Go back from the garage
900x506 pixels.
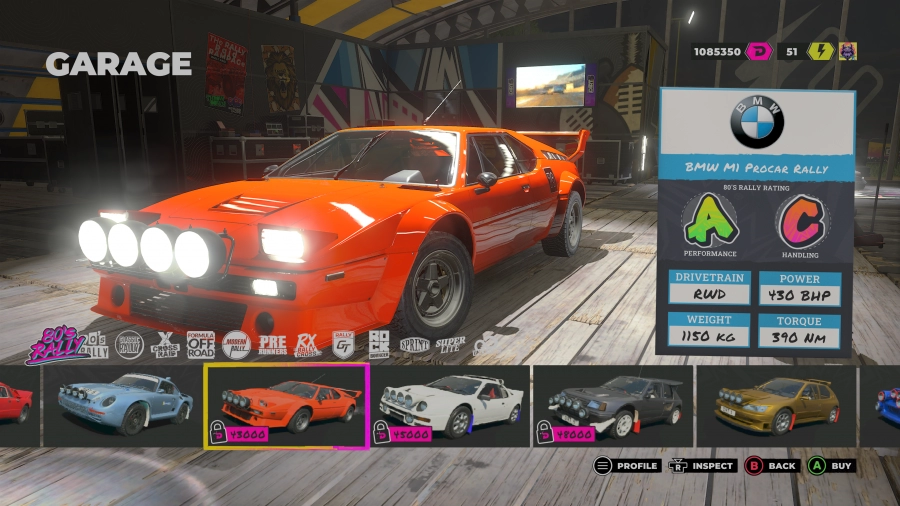point(771,465)
